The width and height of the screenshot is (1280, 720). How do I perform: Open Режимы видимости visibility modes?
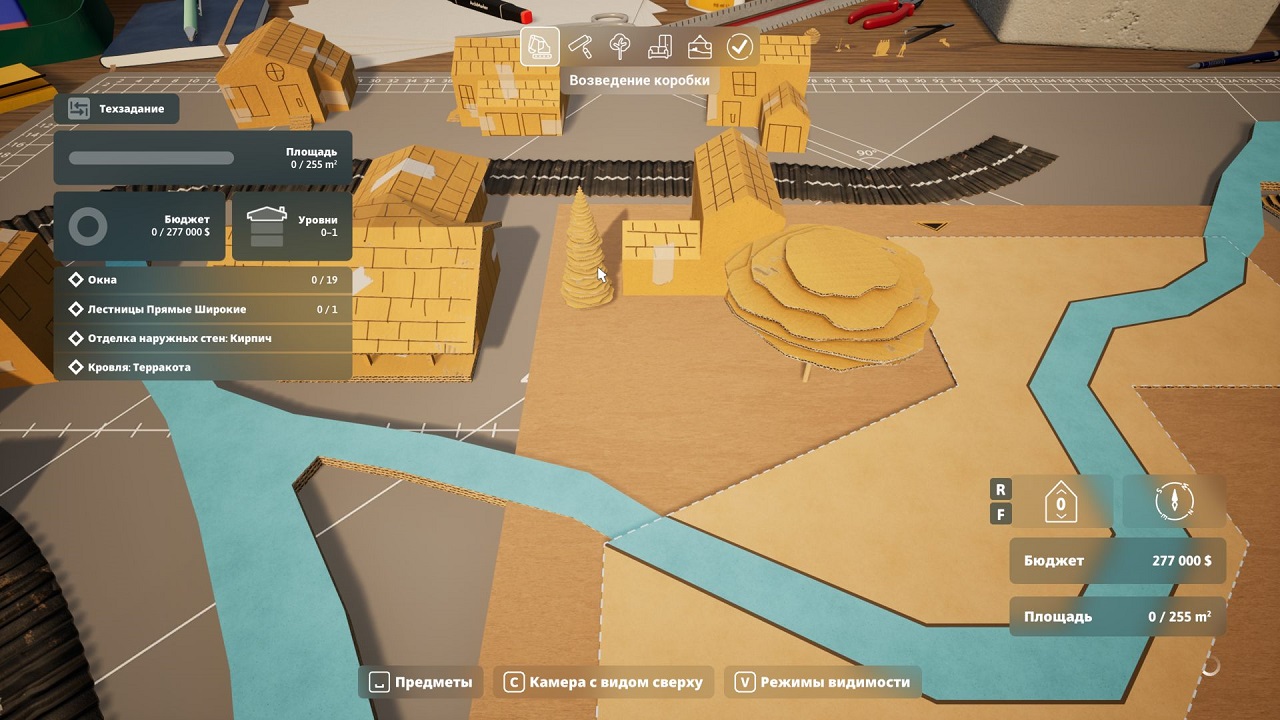823,682
